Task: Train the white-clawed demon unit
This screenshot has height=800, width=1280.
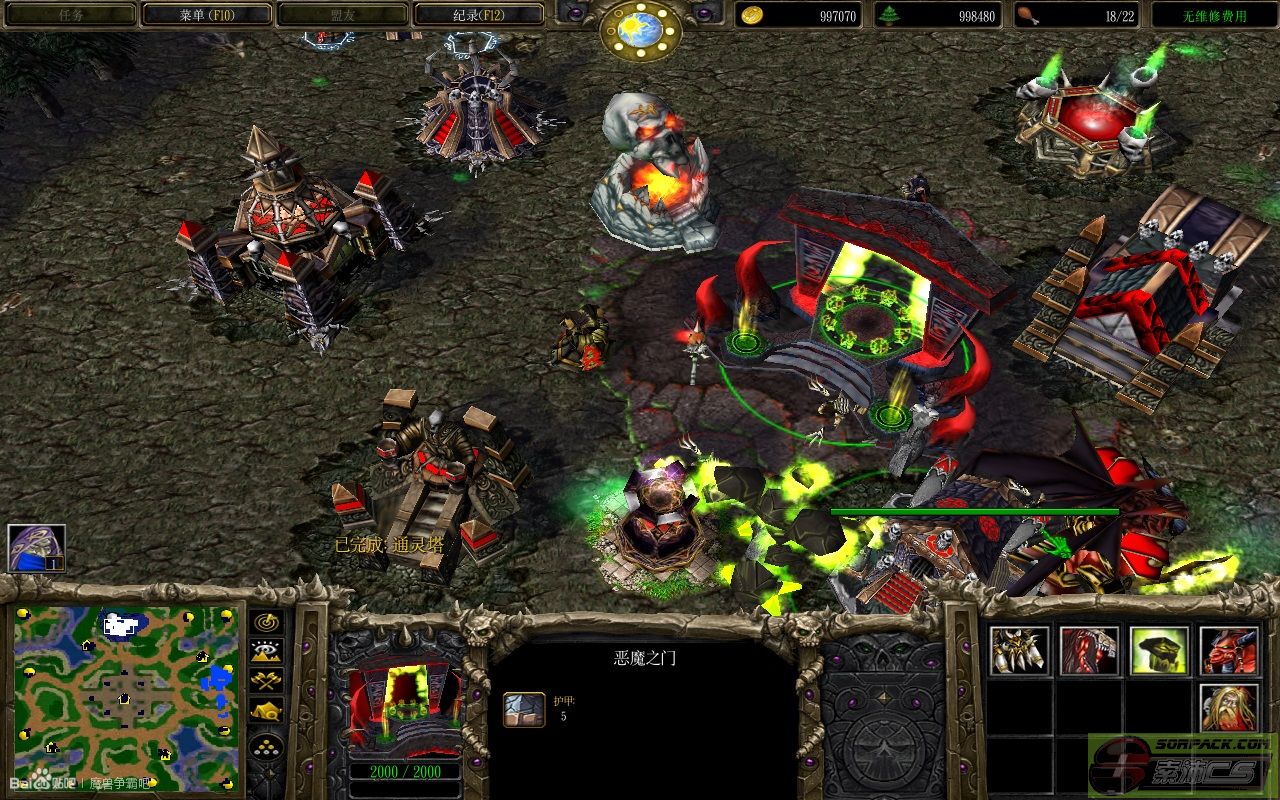Action: (1019, 651)
